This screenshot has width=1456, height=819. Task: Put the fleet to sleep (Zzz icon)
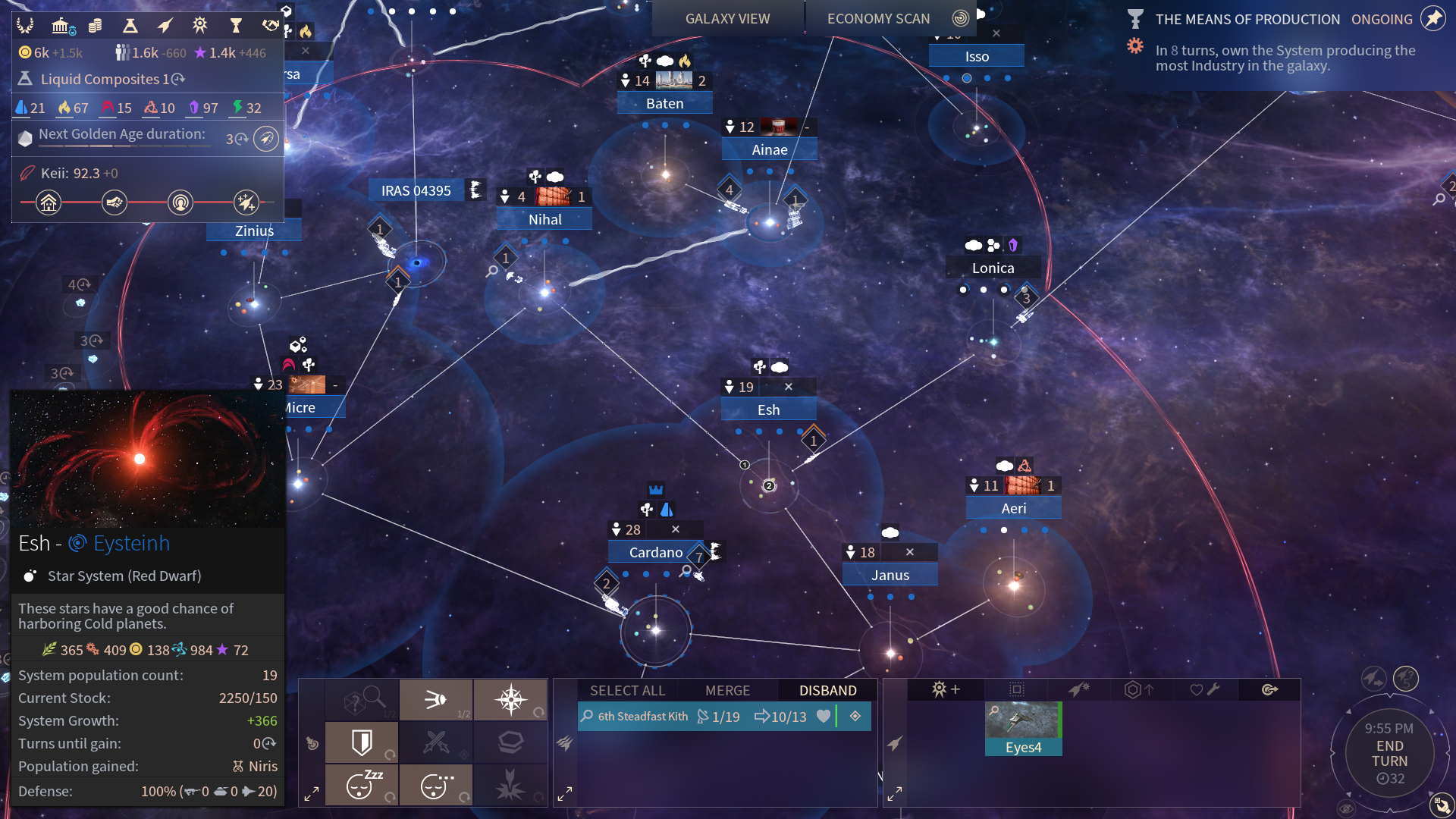click(362, 785)
